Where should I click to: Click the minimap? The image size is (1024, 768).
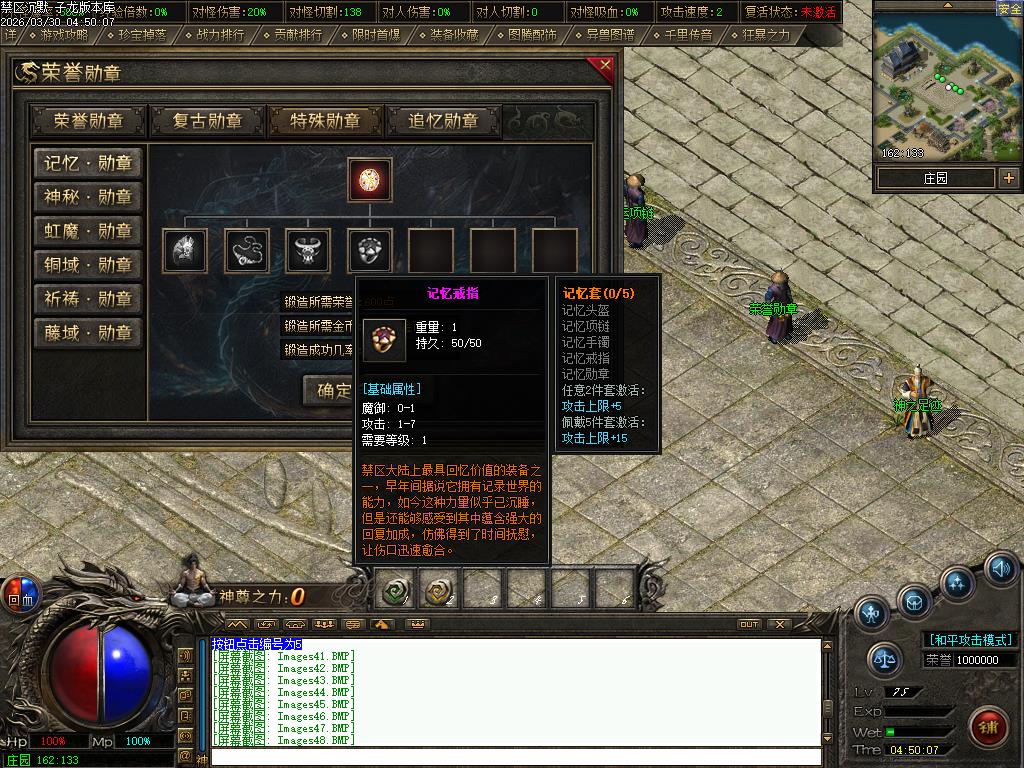[946, 86]
